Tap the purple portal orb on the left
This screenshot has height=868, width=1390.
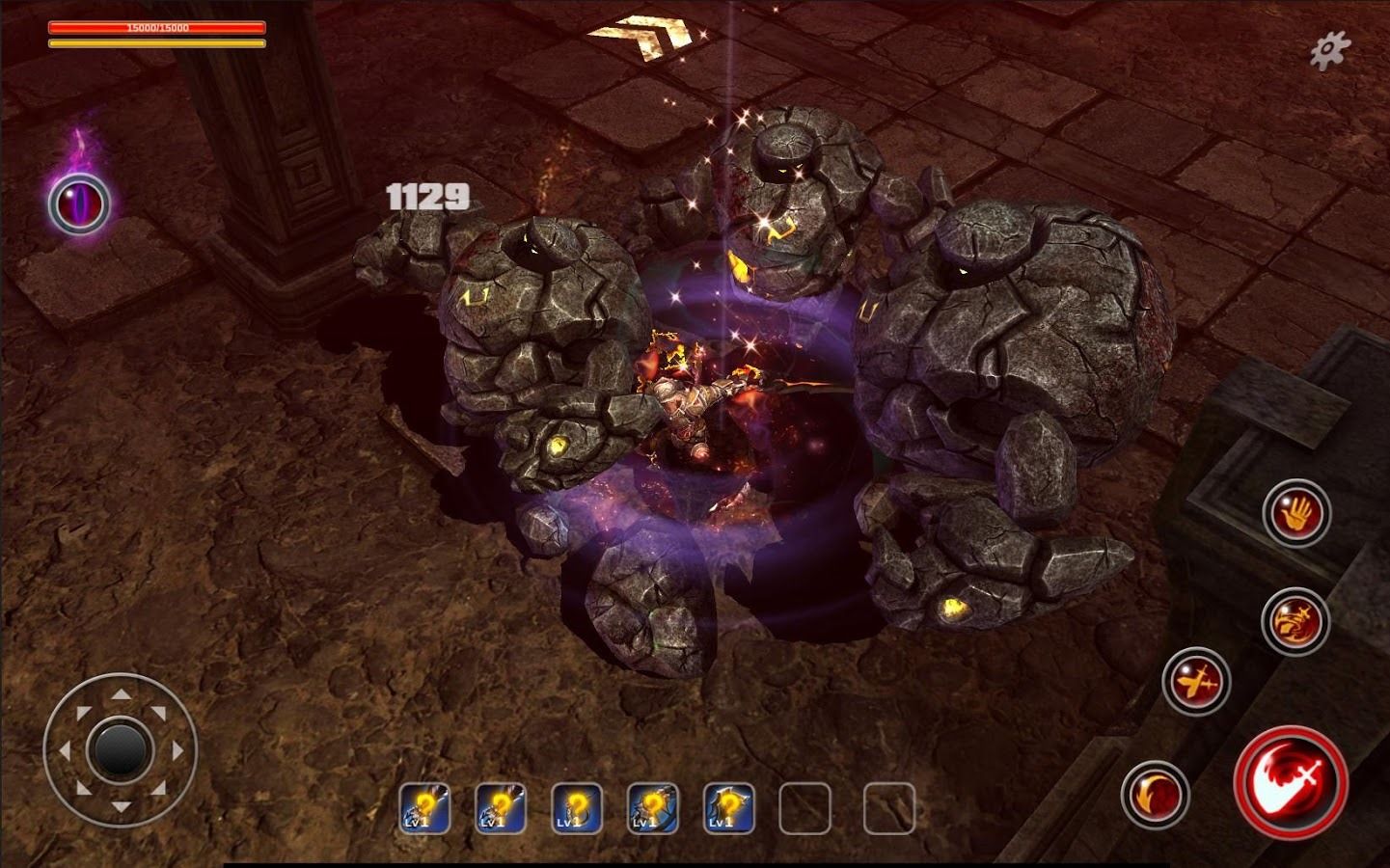(77, 203)
